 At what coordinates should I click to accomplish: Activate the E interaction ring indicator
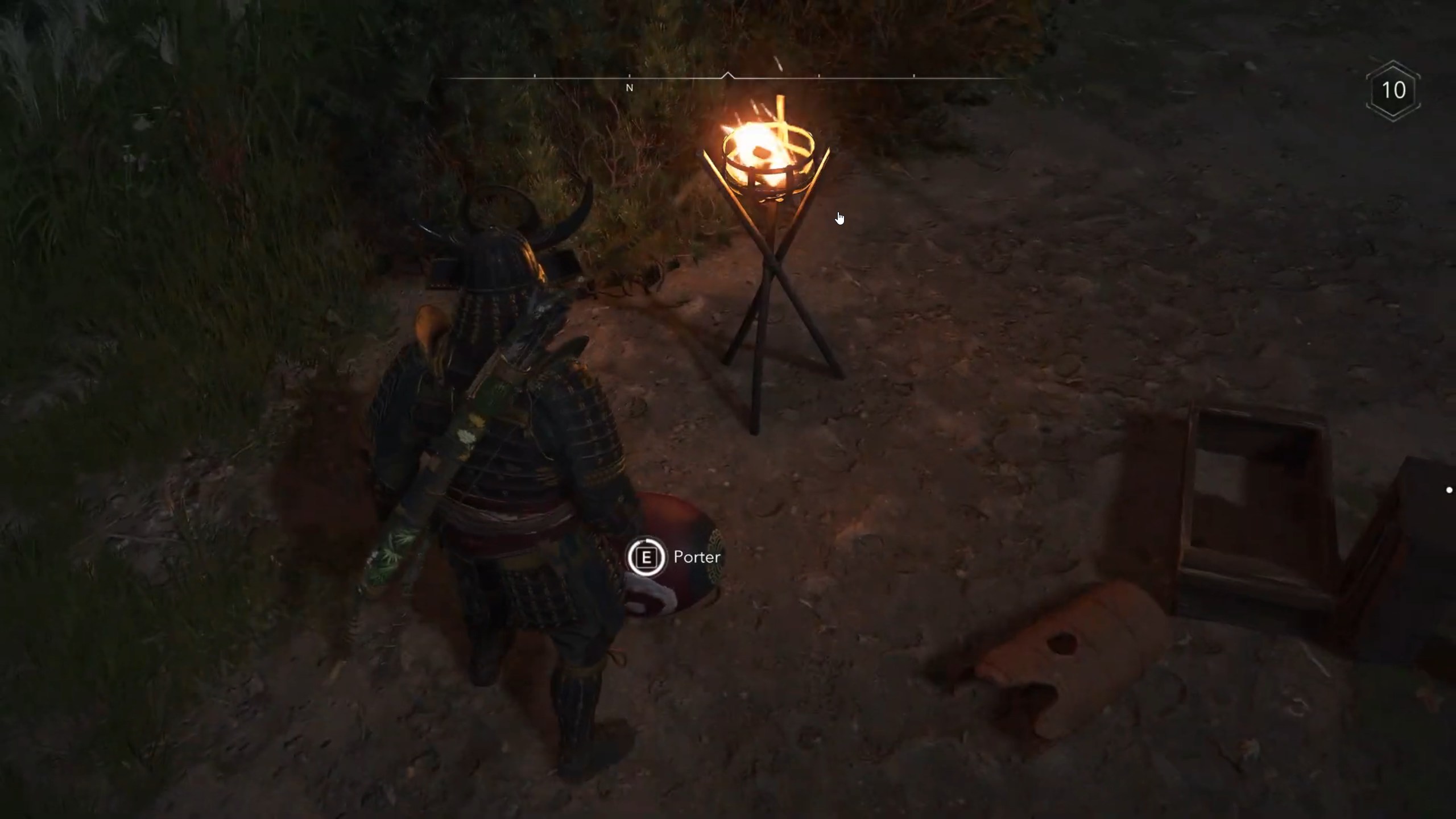coord(647,557)
